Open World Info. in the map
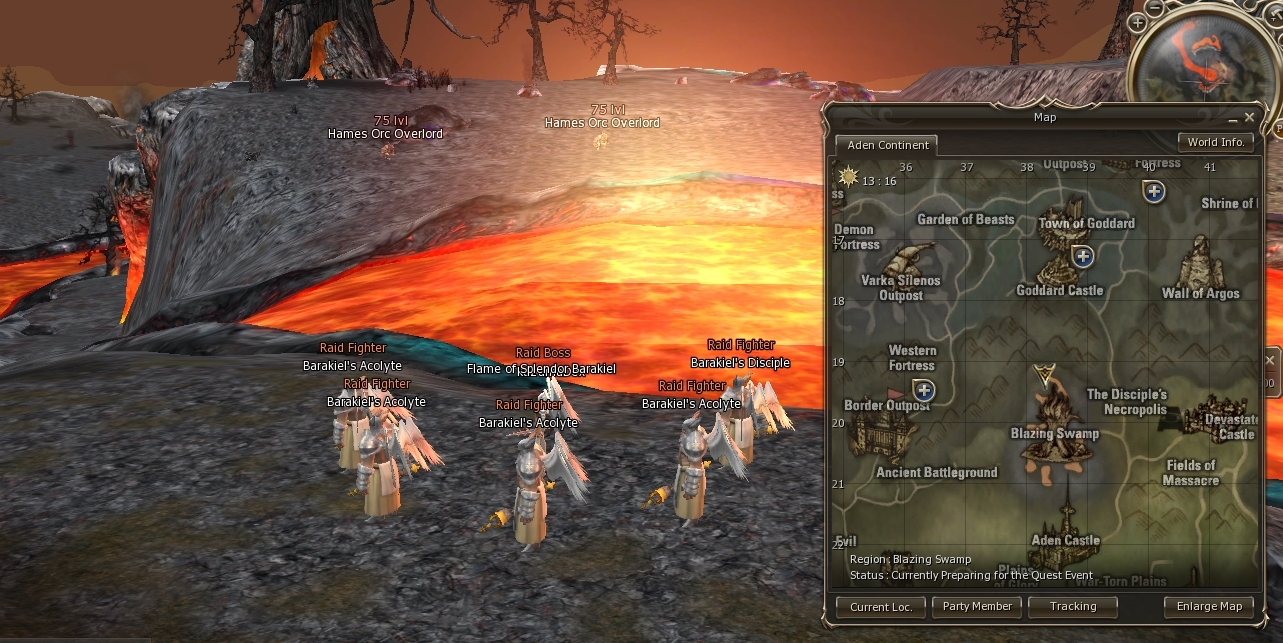Viewport: 1283px width, 643px height. pos(1215,142)
